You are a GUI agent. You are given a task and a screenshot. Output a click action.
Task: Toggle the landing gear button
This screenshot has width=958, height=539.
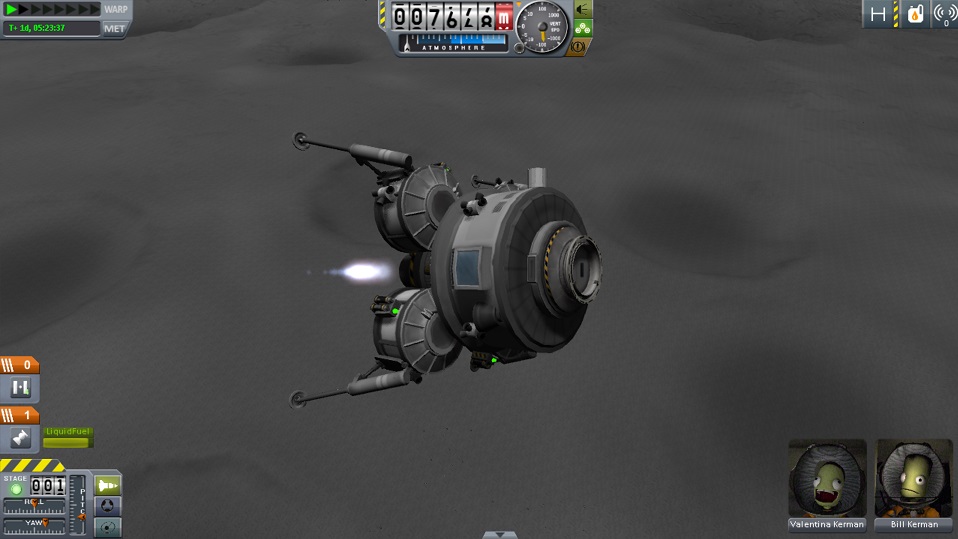pyautogui.click(x=582, y=28)
